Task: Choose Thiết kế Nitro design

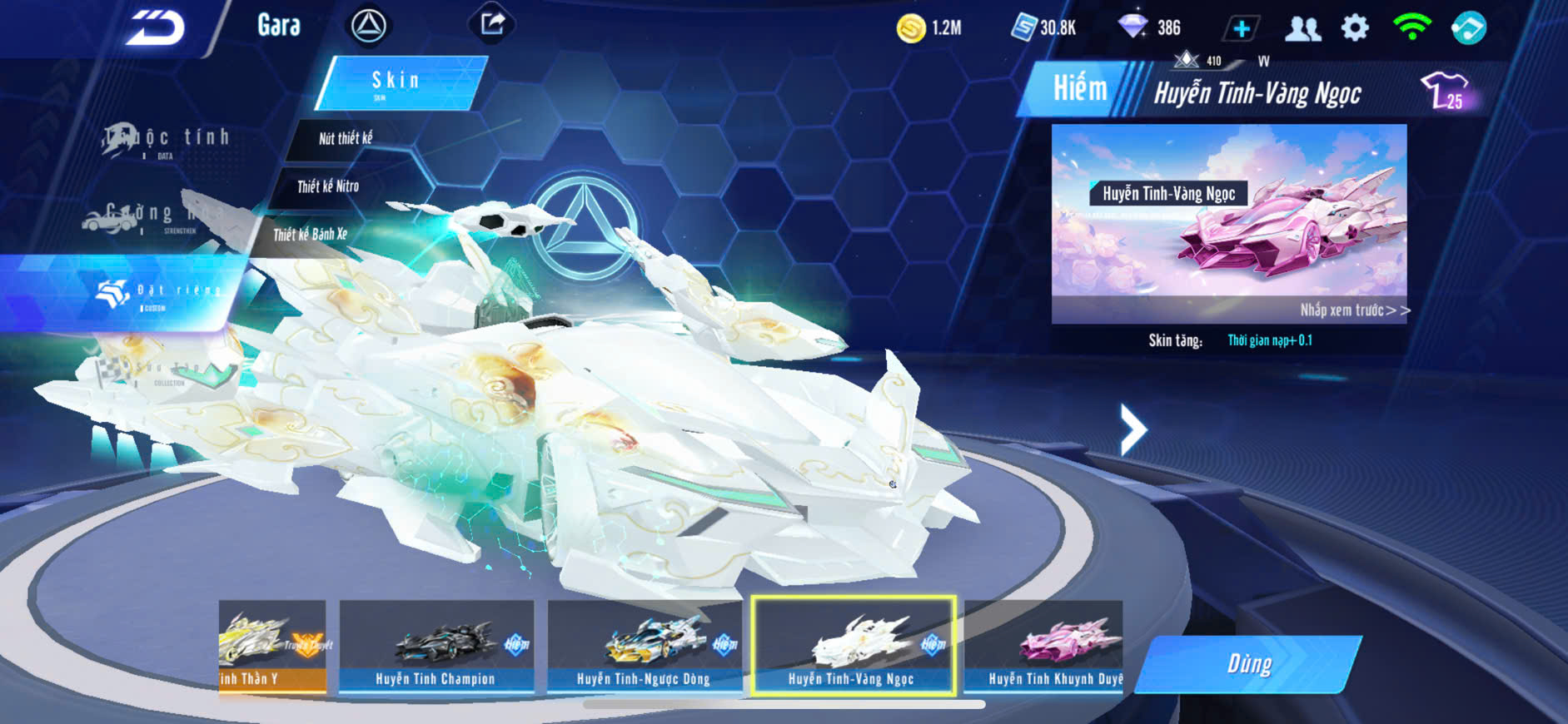Action: coord(328,186)
